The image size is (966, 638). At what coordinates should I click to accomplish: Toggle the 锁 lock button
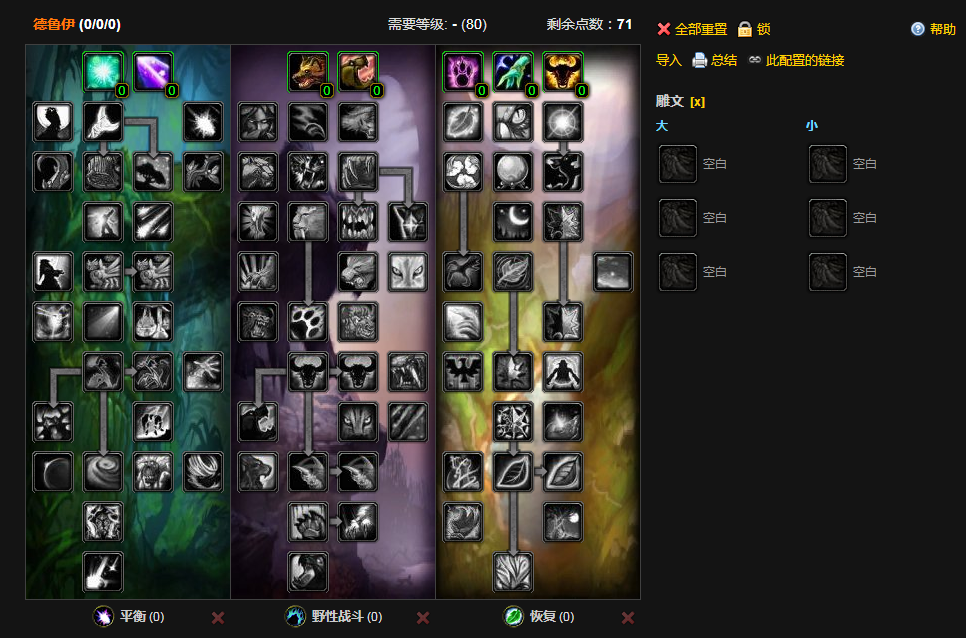(x=755, y=29)
